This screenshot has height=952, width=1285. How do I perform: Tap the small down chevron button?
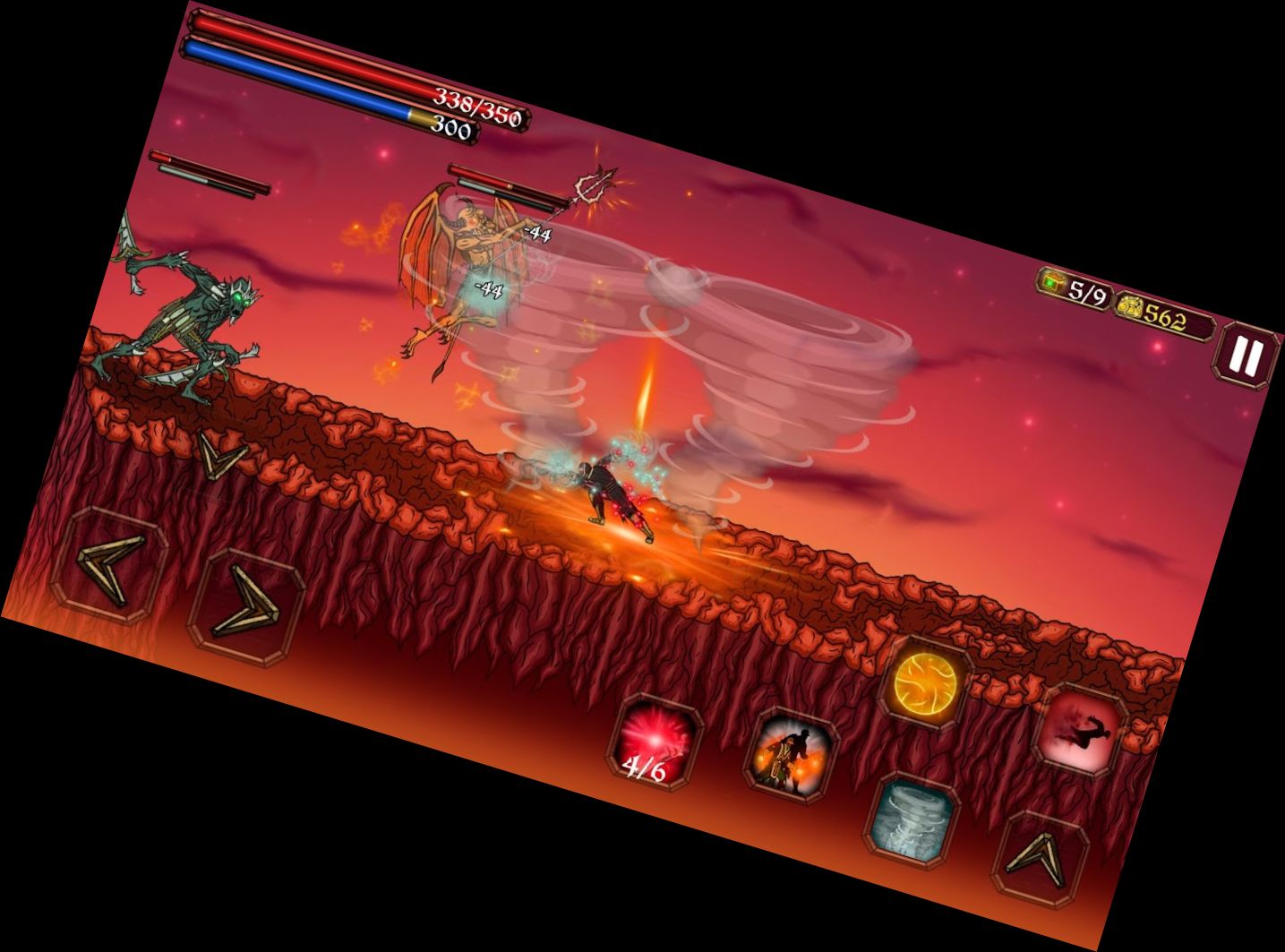click(220, 455)
